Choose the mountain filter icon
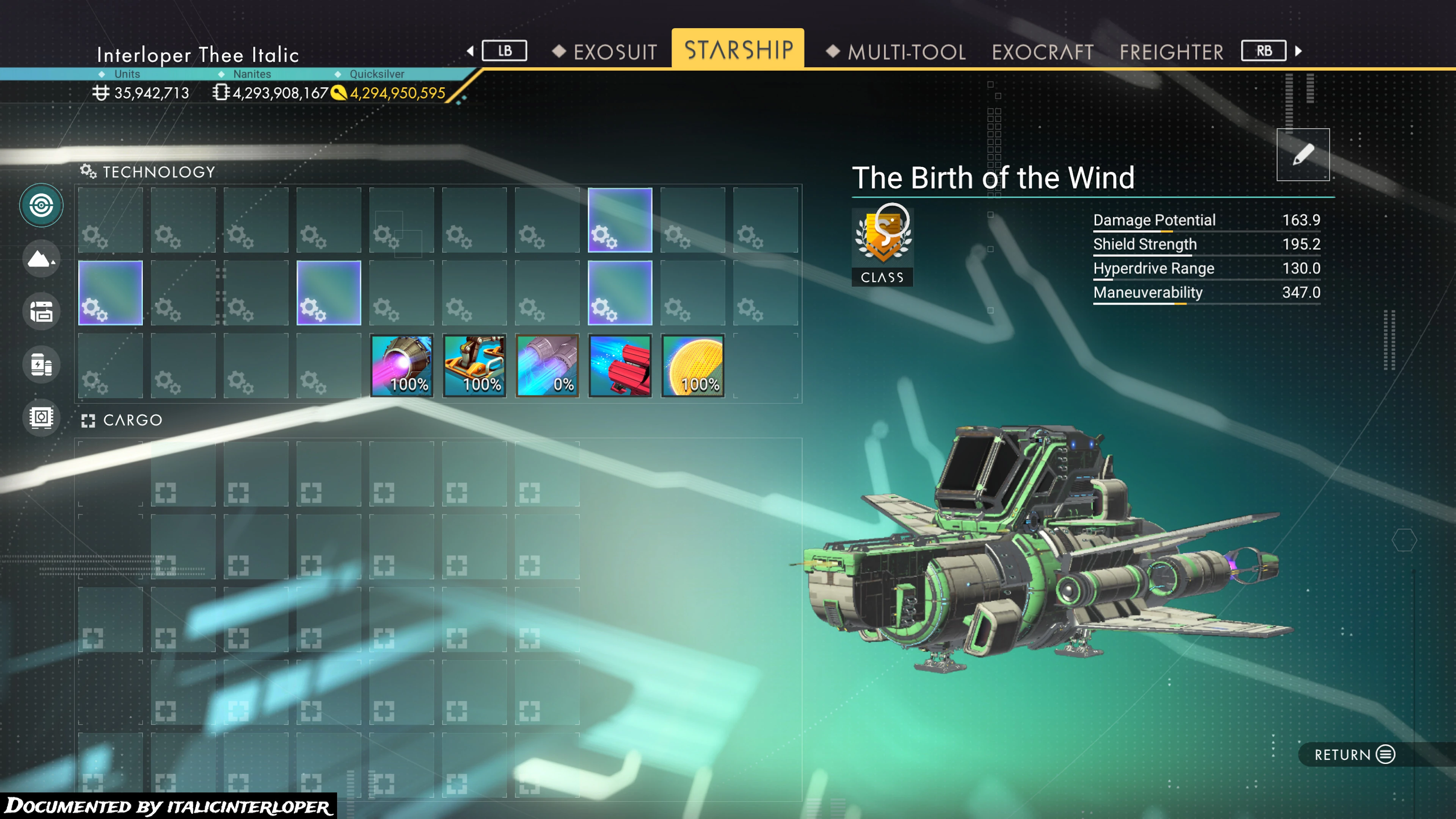Screen dimensions: 1456x819 pos(41,259)
